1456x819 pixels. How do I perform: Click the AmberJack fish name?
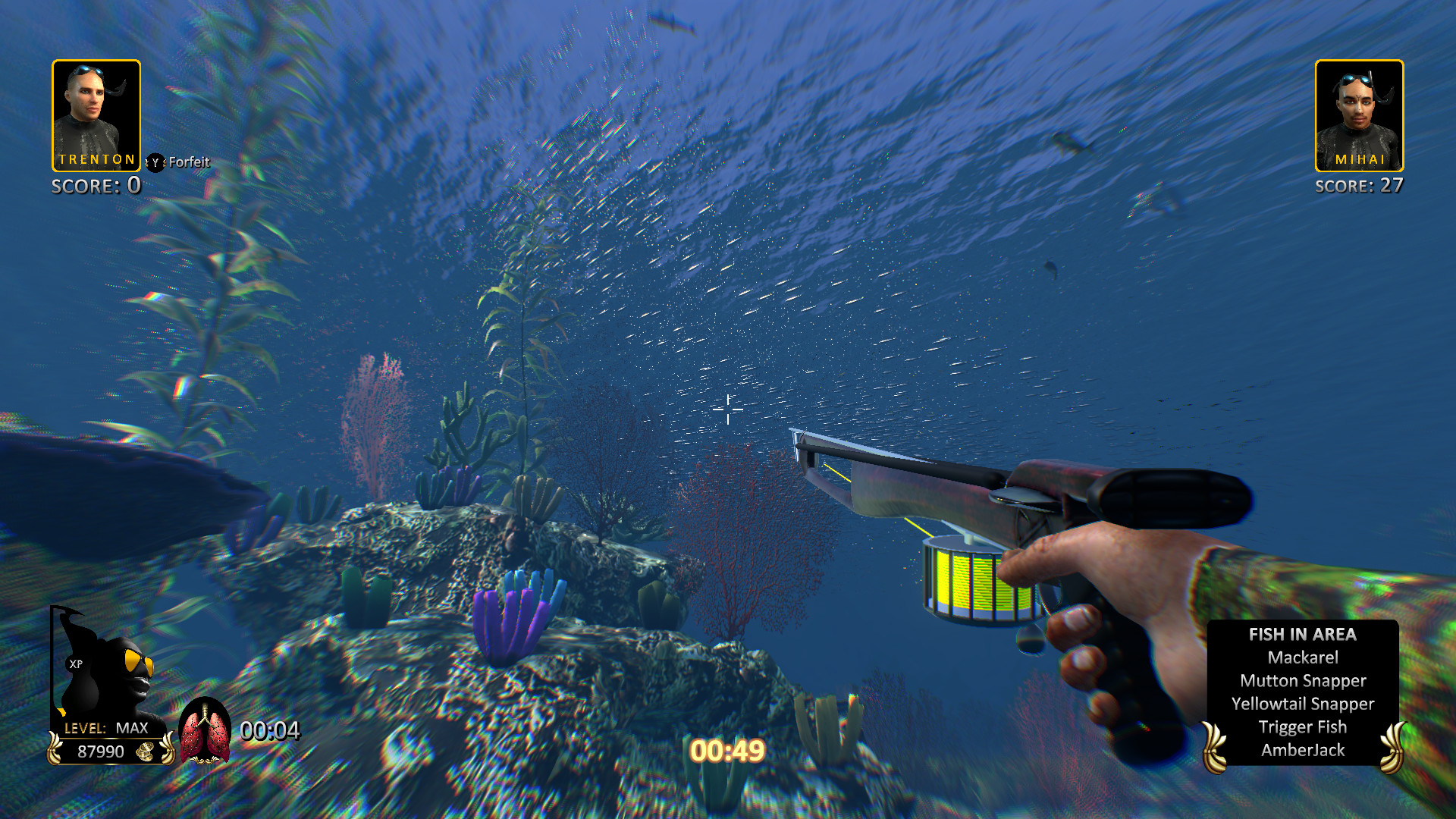coord(1302,750)
